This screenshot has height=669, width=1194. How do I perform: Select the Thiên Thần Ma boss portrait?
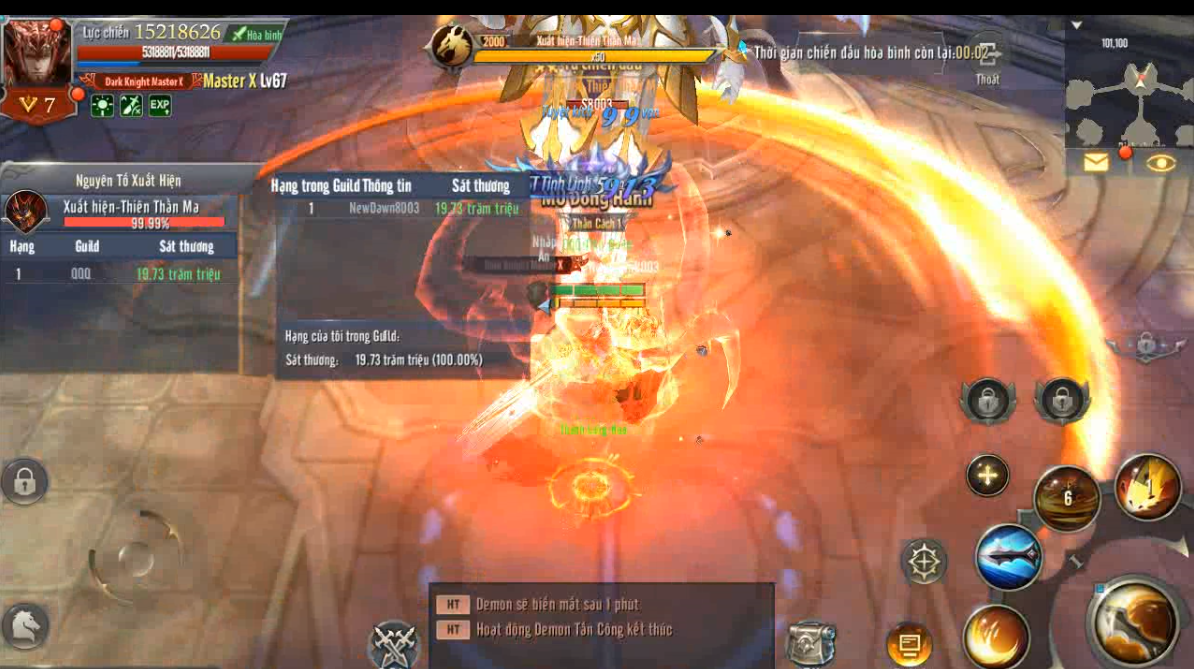pyautogui.click(x=26, y=211)
